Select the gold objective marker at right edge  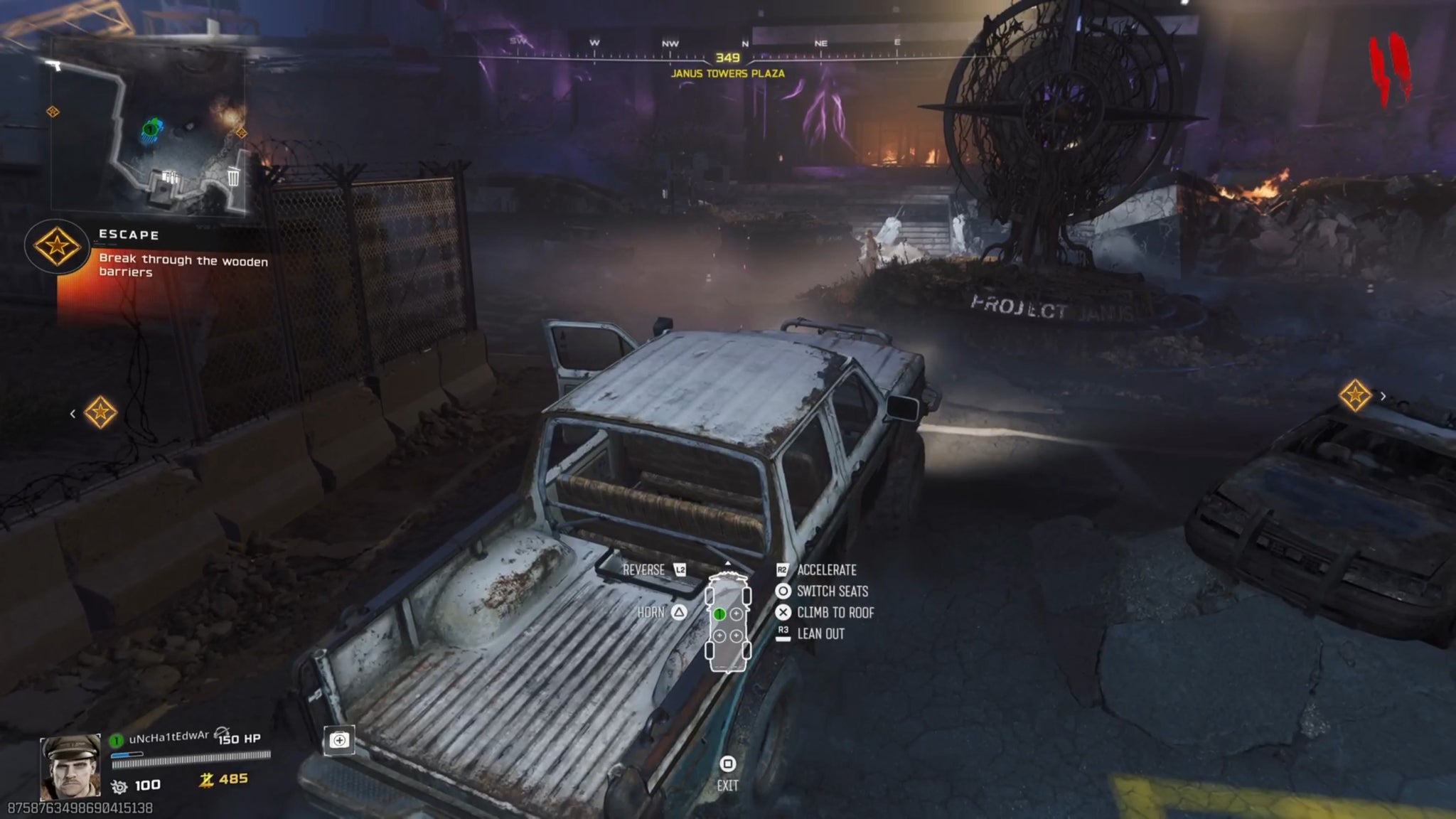point(1355,395)
